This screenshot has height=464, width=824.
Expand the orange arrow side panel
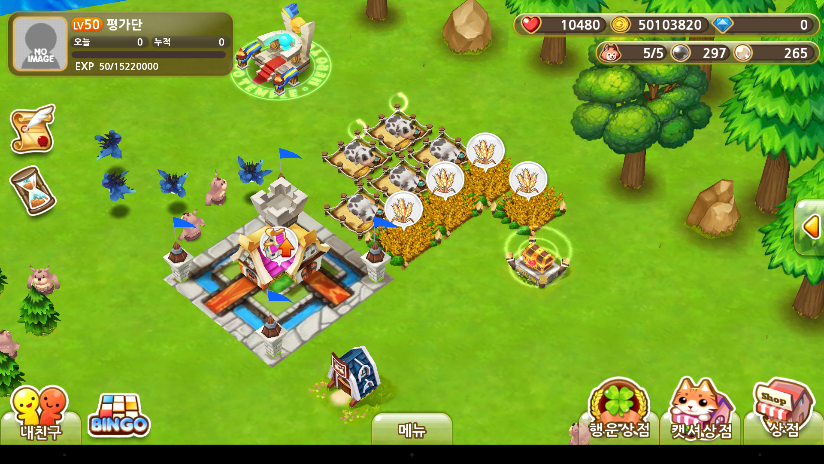(x=811, y=227)
